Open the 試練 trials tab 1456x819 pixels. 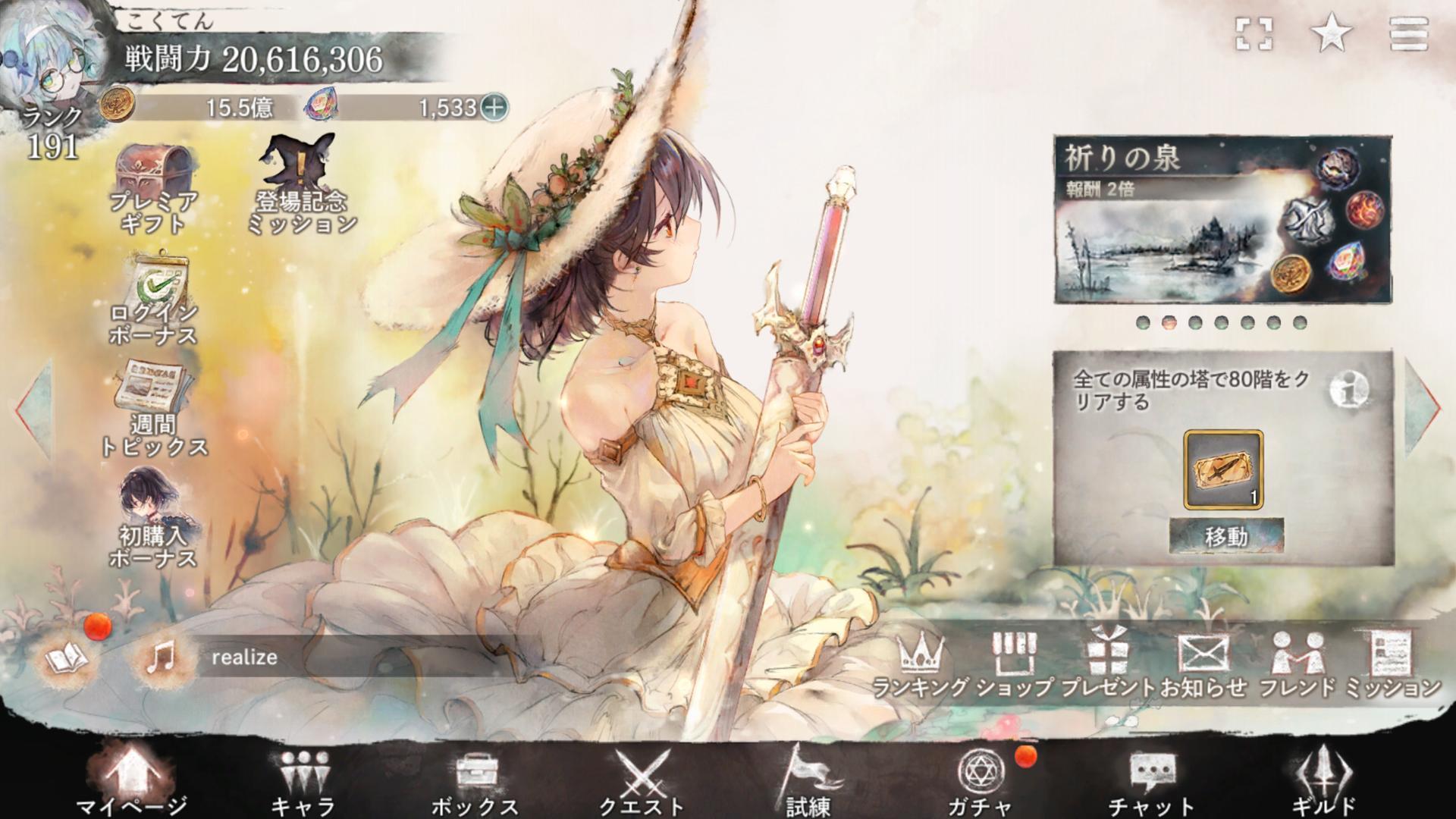(808, 781)
